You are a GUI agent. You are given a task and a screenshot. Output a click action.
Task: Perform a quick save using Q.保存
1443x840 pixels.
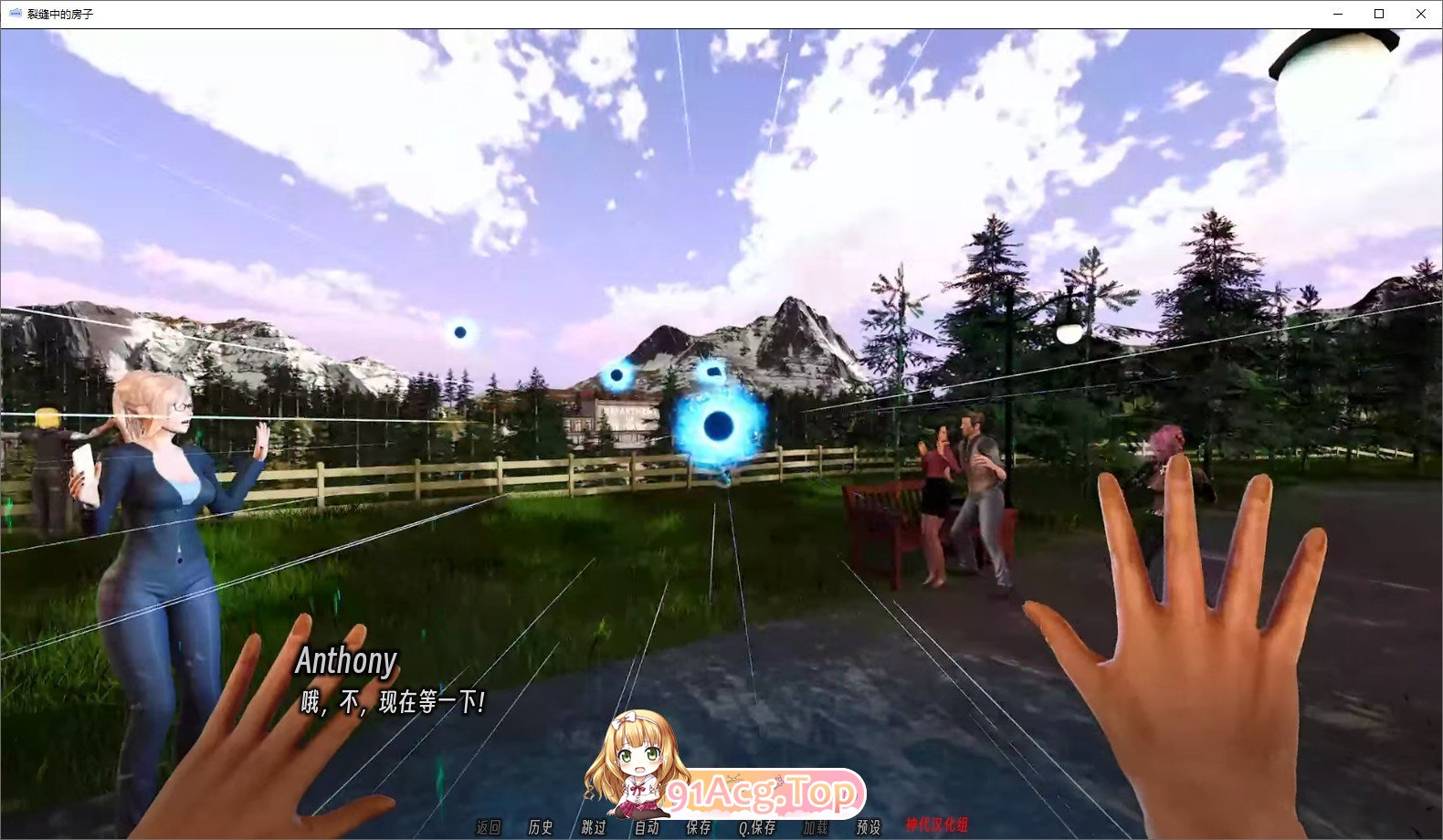pos(758,827)
